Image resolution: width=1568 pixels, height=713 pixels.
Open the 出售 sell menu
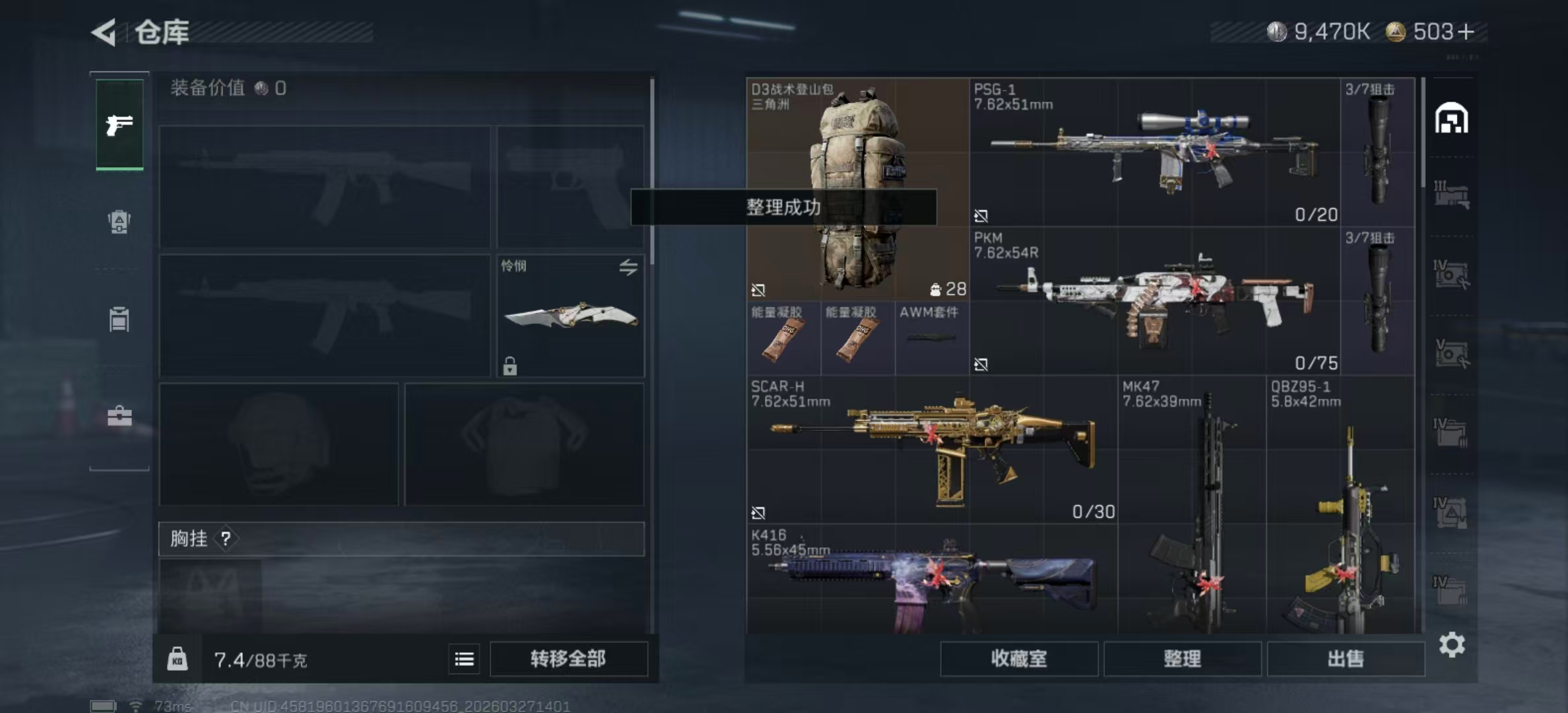[x=1346, y=659]
